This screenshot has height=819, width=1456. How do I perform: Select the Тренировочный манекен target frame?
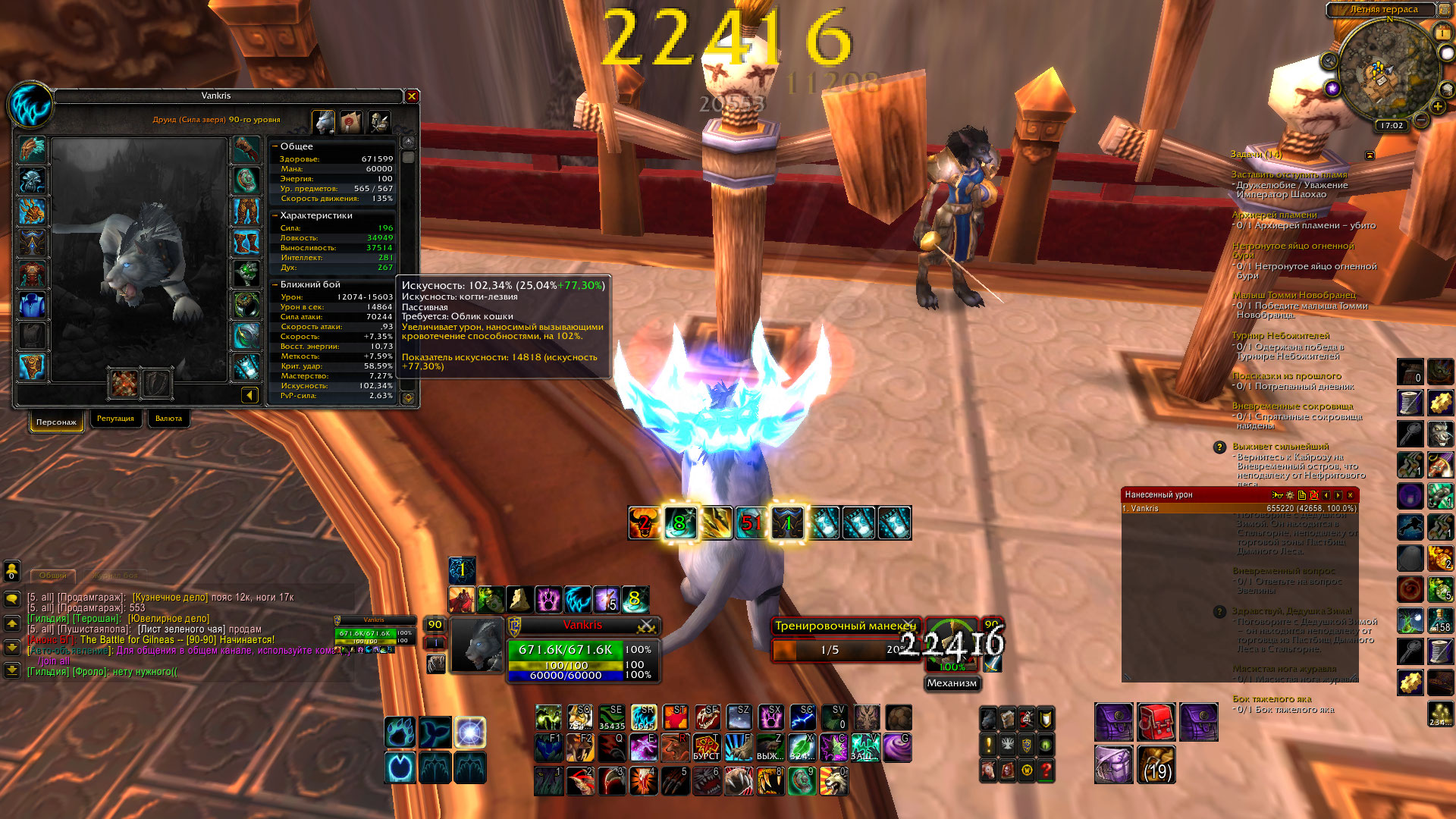pyautogui.click(x=845, y=626)
